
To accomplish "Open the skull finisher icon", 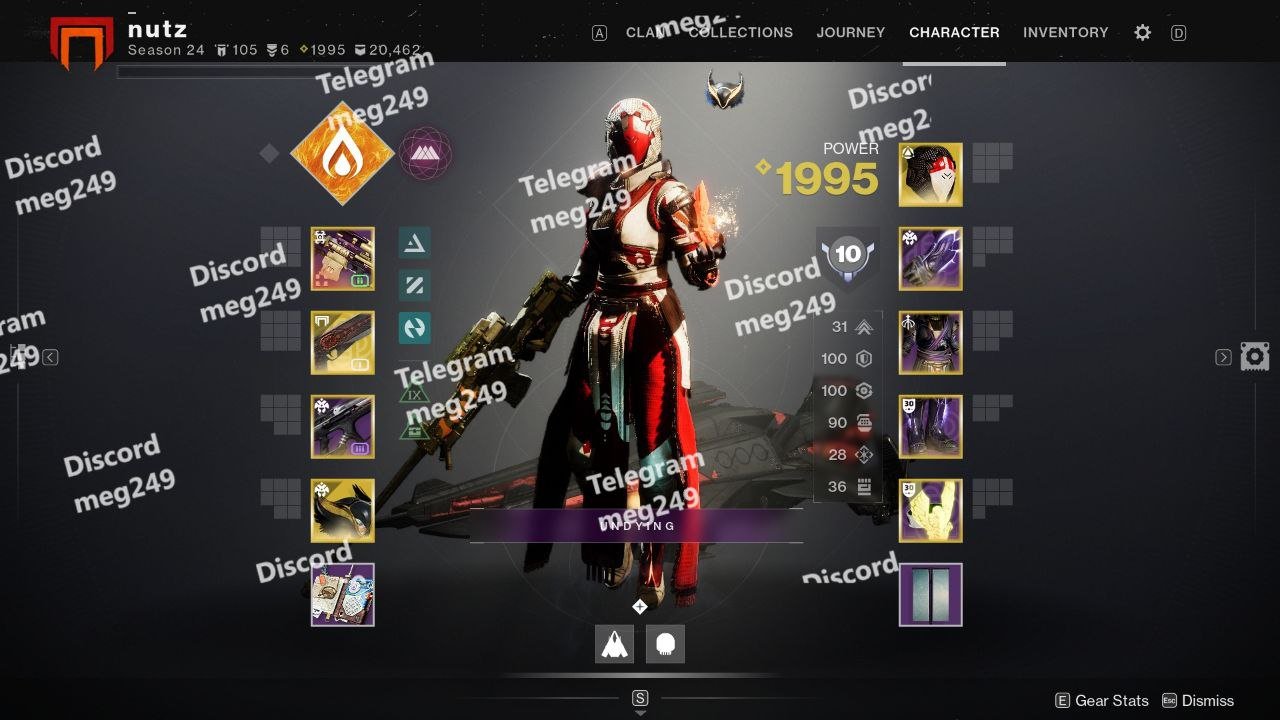I will point(665,645).
